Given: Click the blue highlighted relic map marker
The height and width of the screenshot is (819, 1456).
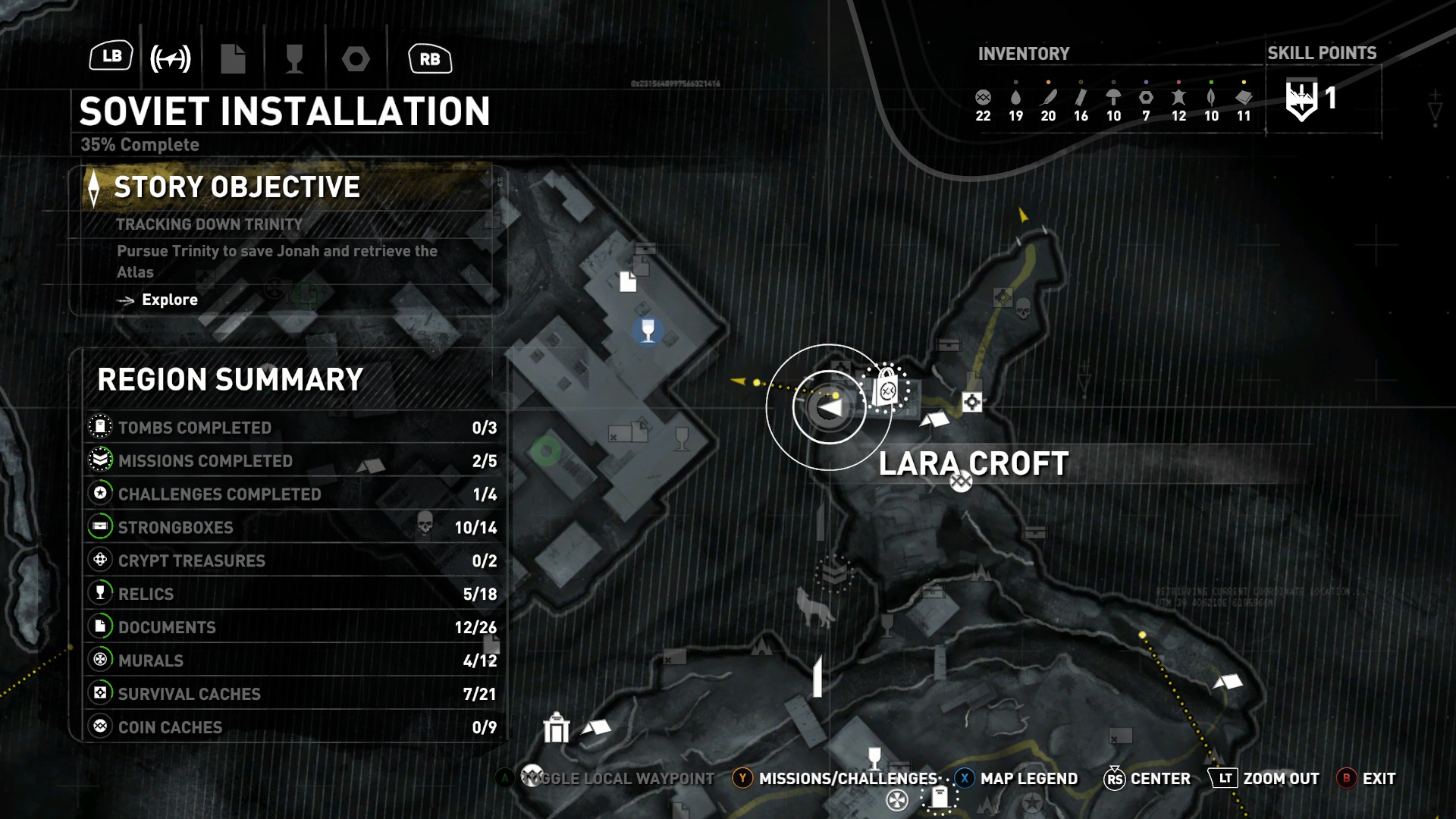Looking at the screenshot, I should pos(648,331).
